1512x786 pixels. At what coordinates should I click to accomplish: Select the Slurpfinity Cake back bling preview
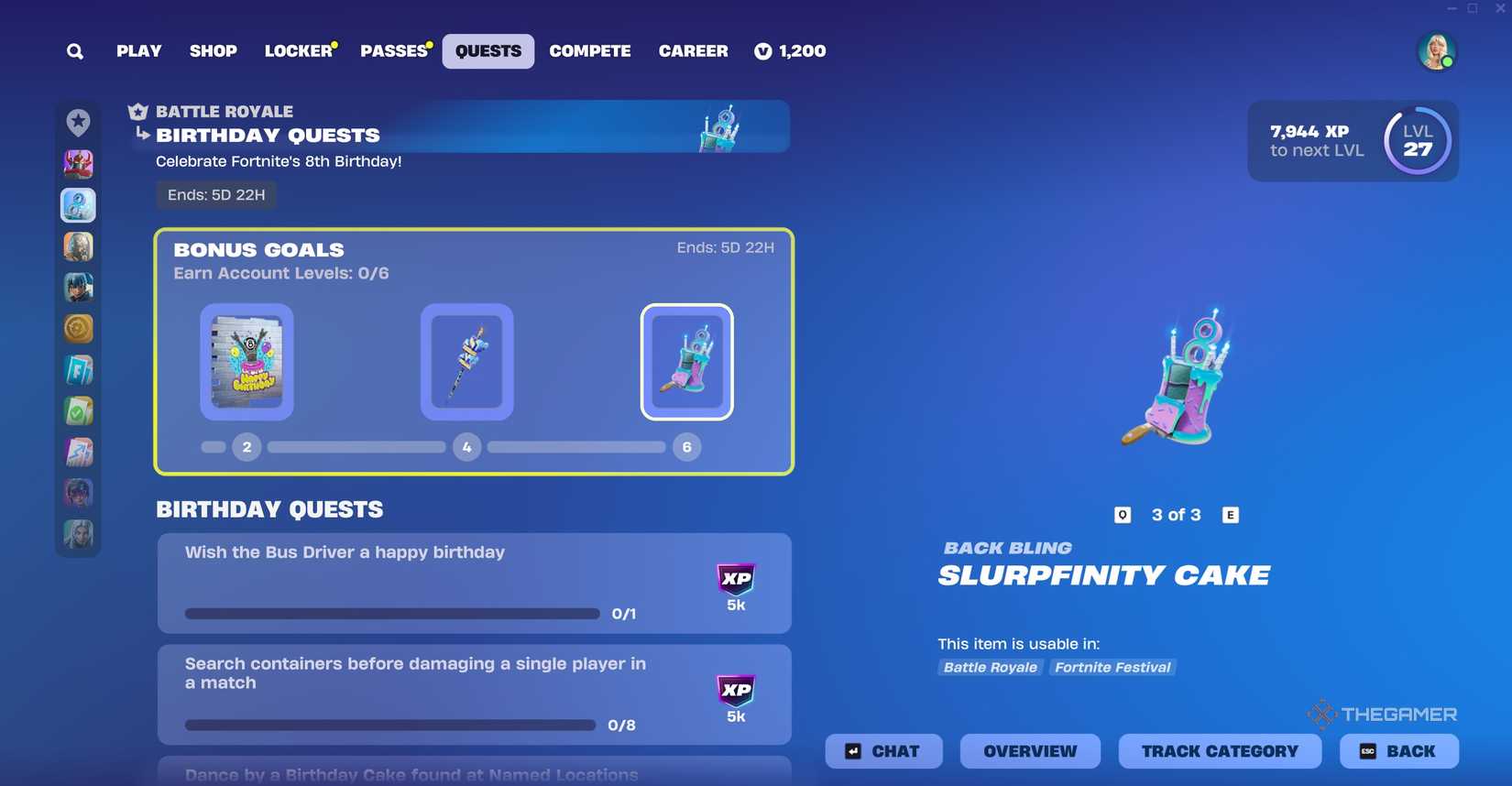[x=1179, y=380]
